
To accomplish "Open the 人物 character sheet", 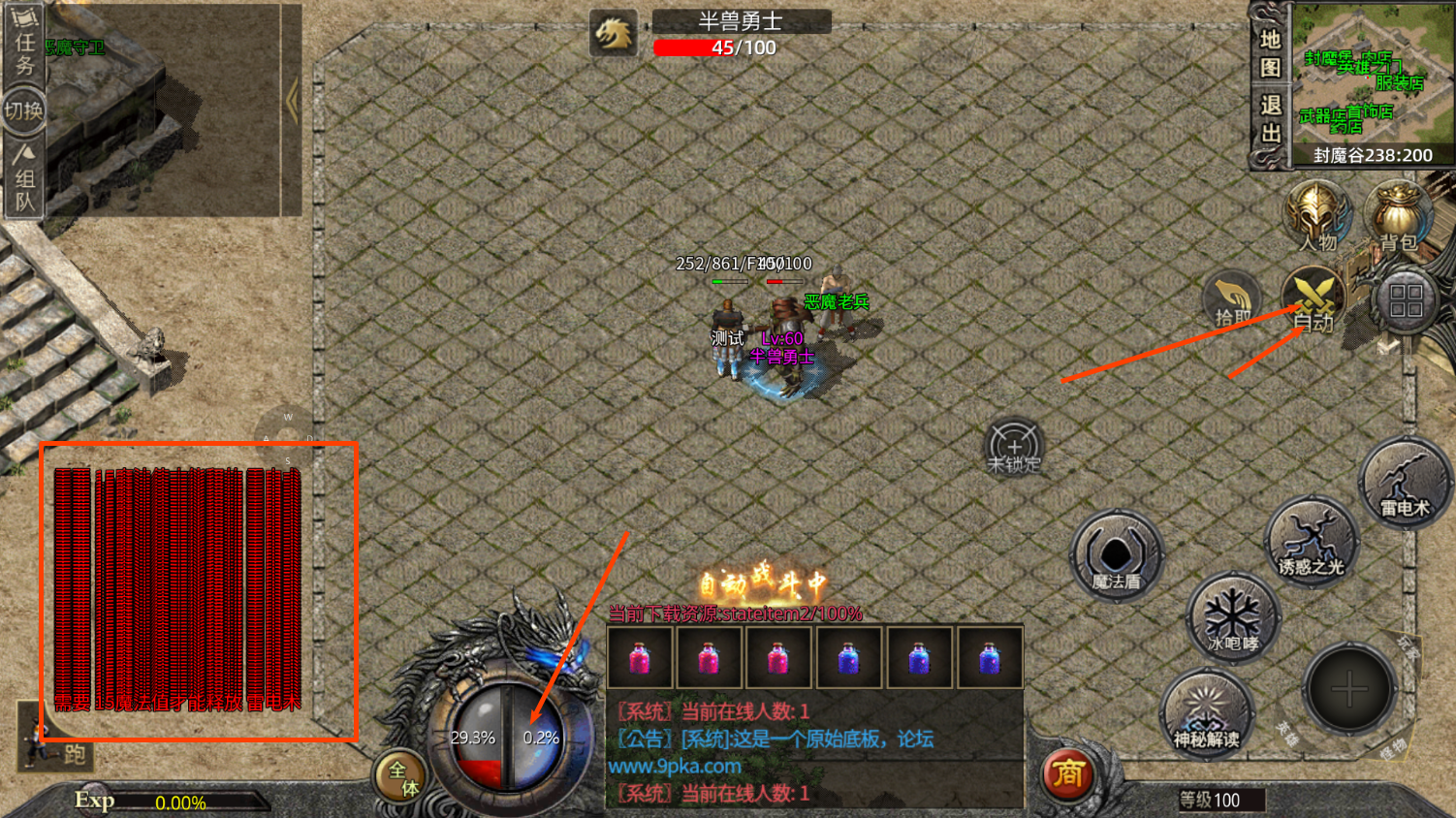I will (x=1316, y=215).
